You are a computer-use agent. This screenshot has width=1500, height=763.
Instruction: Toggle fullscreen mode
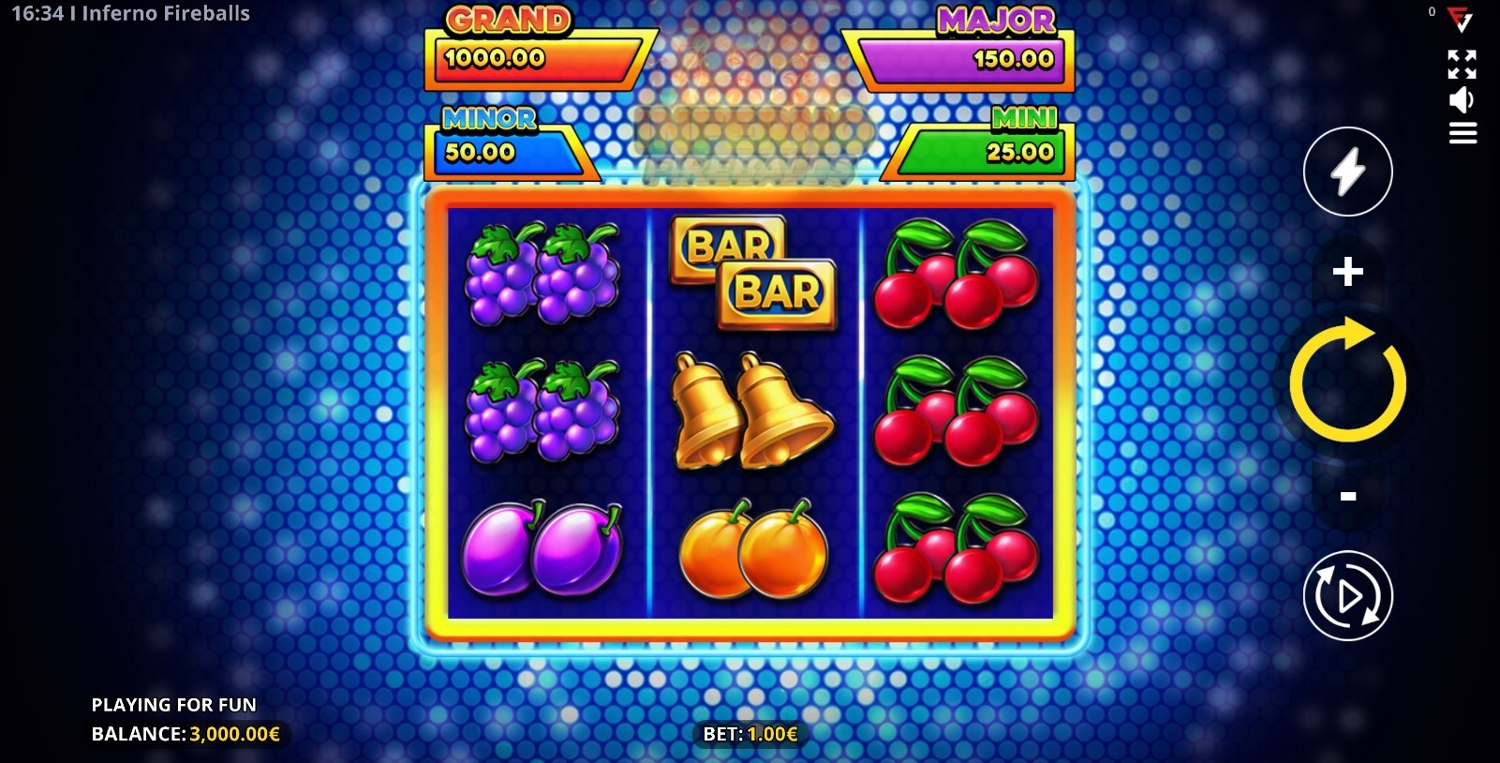click(x=1462, y=65)
